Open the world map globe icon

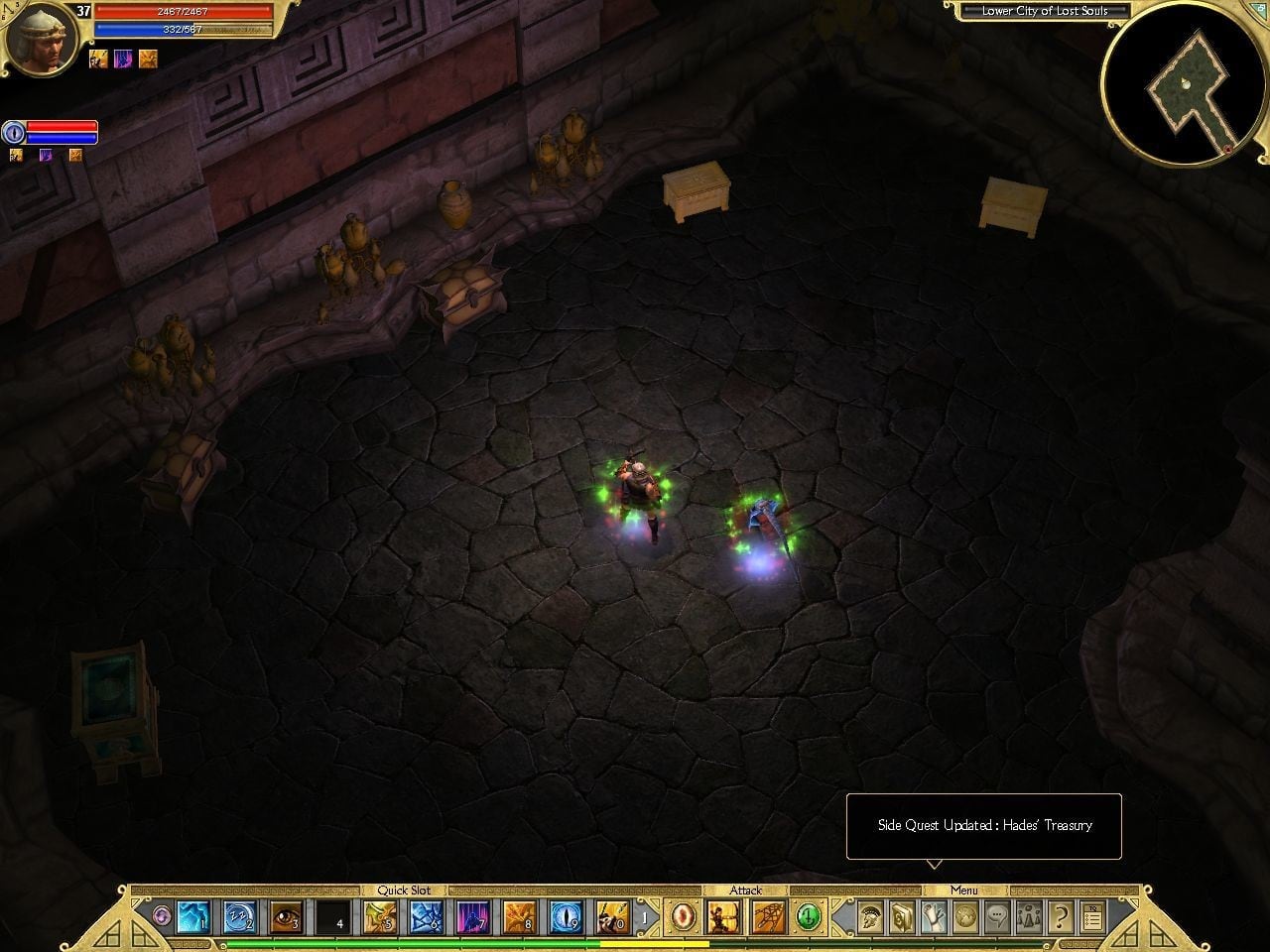pos(965,917)
